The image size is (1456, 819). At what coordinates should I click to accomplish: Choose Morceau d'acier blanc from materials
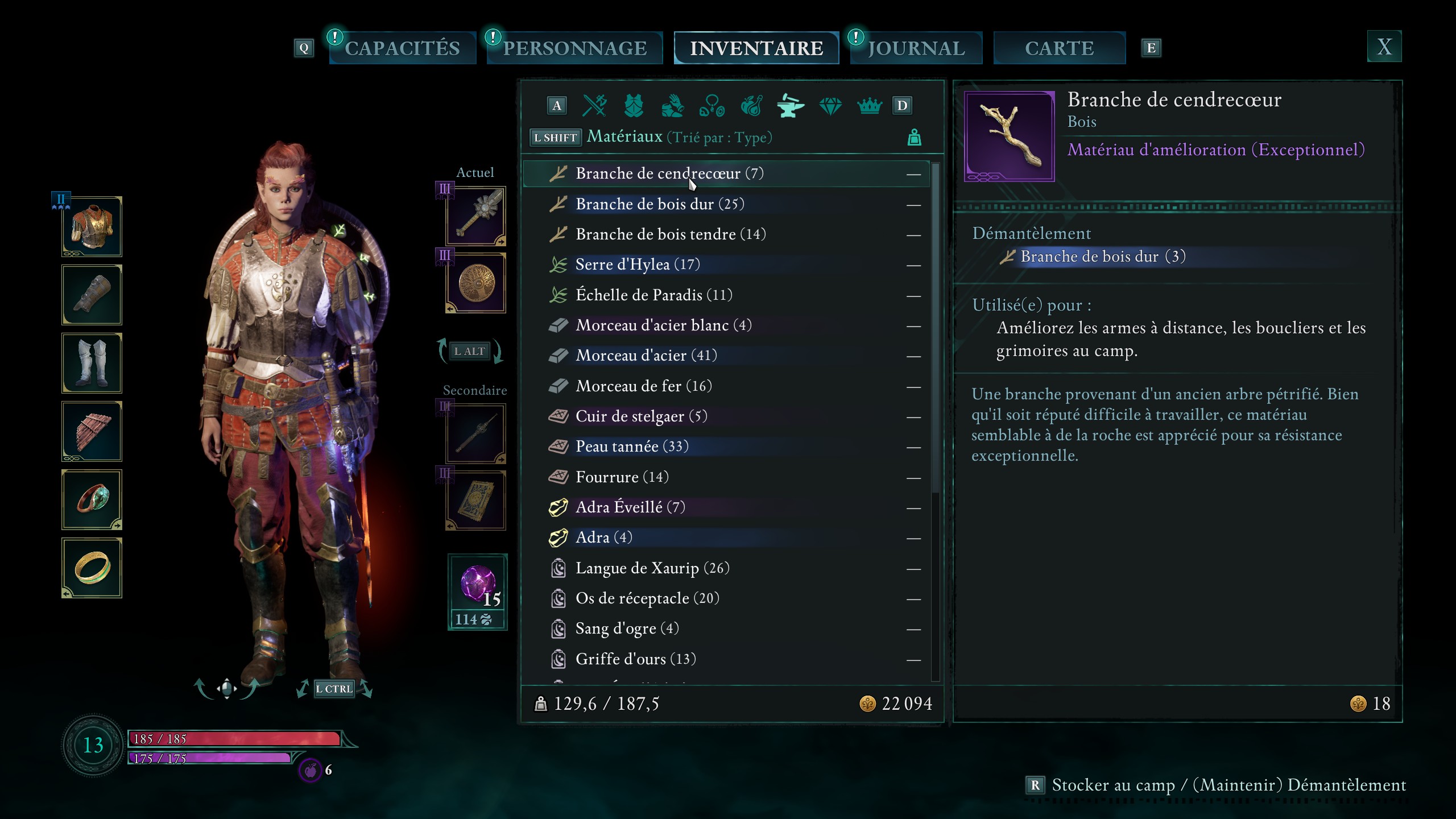click(663, 325)
